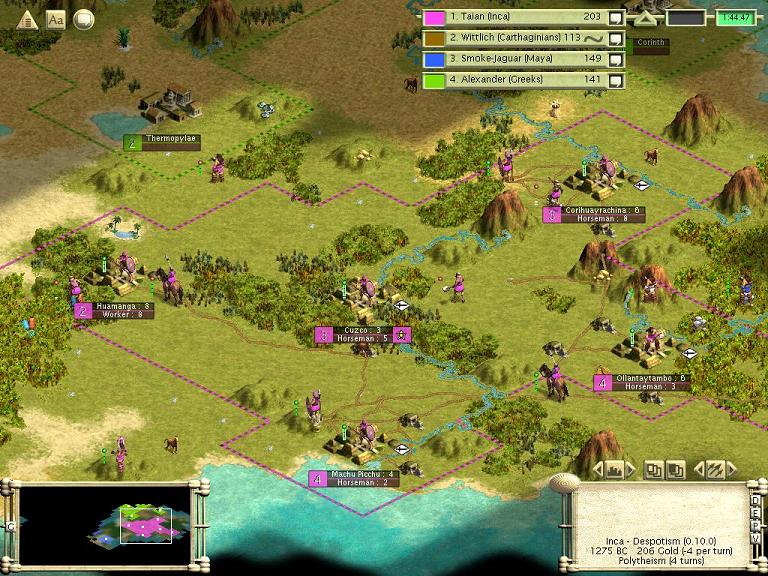This screenshot has height=576, width=768.
Task: Select the previous unit arrow
Action: [x=701, y=468]
